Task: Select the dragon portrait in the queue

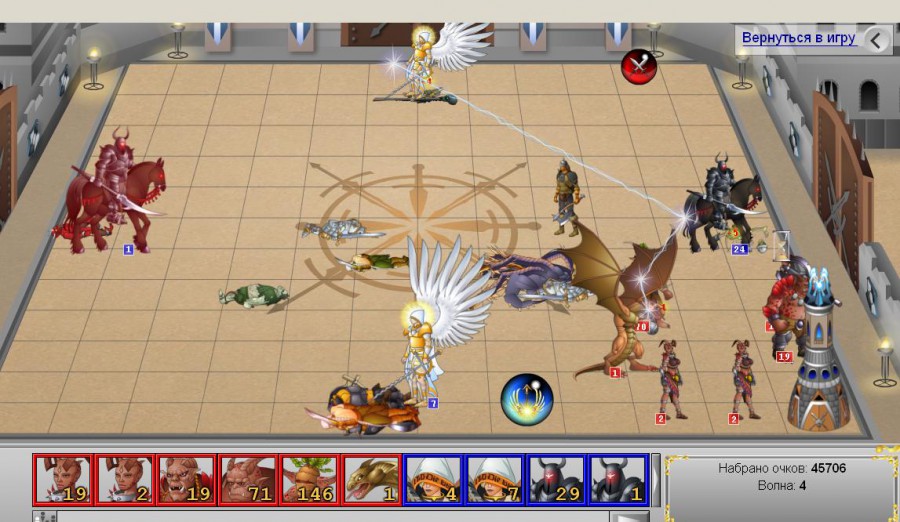Action: tap(371, 479)
